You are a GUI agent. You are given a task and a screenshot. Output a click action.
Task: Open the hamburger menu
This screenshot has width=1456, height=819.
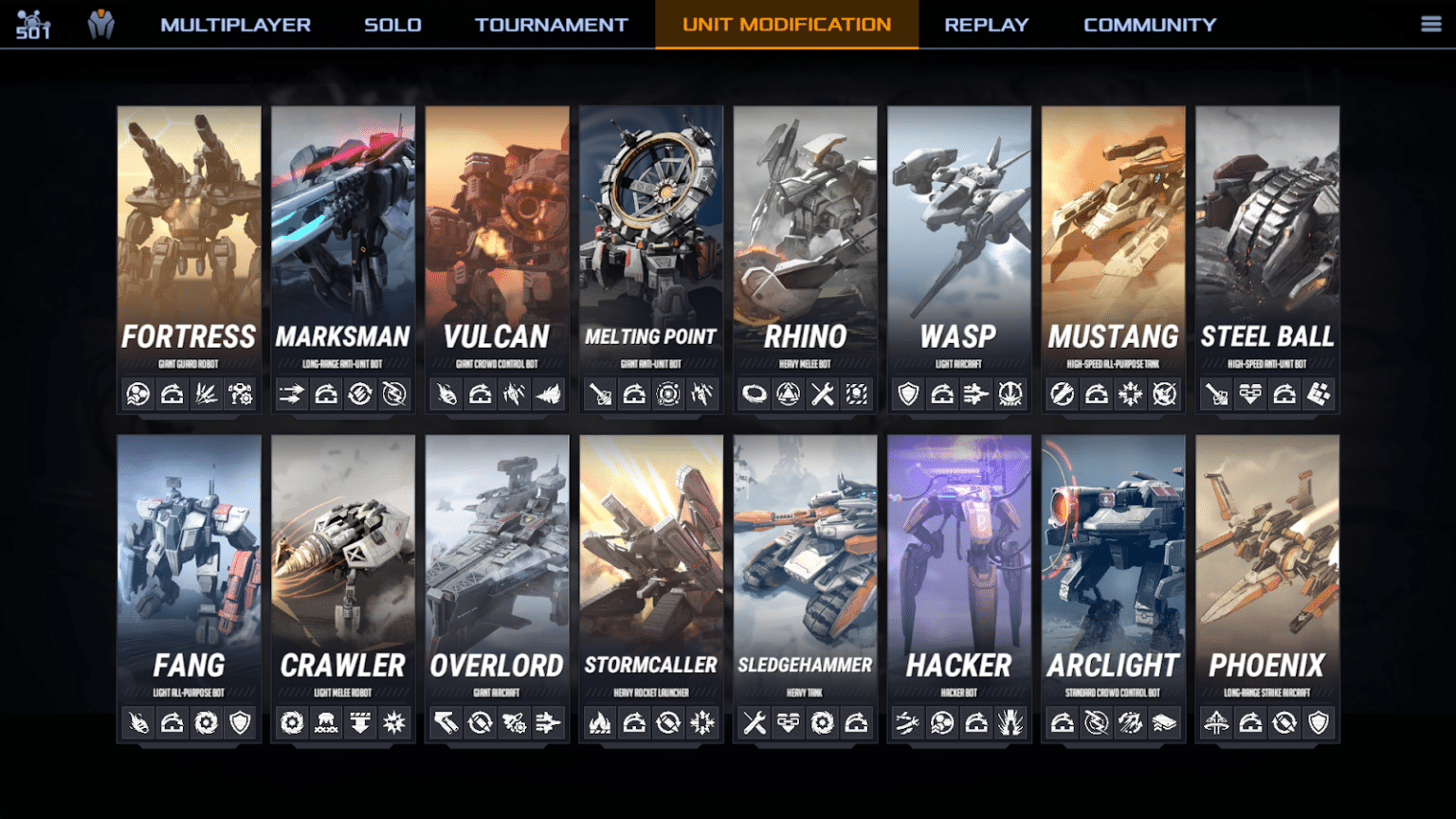(x=1430, y=25)
